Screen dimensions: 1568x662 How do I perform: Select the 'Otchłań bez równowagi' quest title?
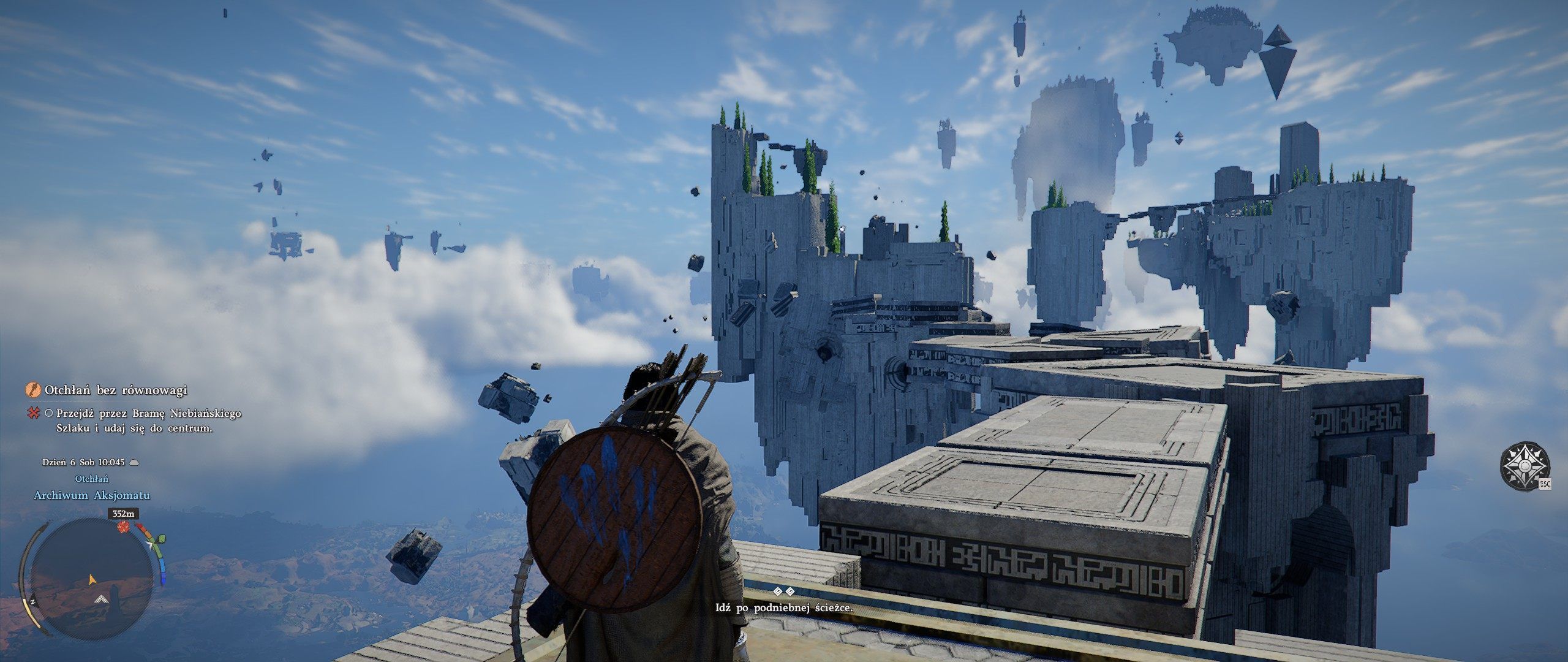(x=116, y=390)
